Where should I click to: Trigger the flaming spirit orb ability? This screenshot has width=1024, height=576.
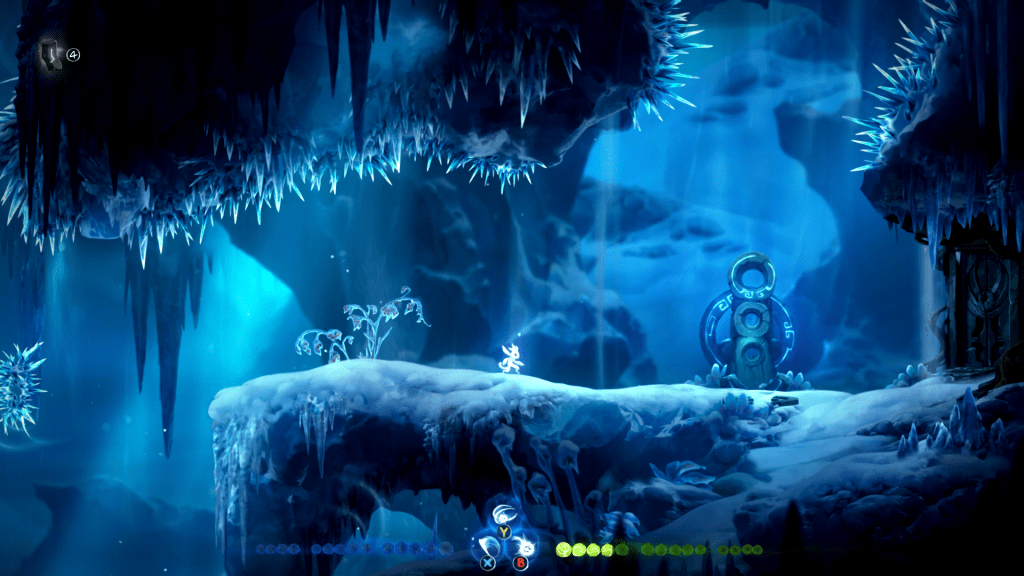[524, 546]
